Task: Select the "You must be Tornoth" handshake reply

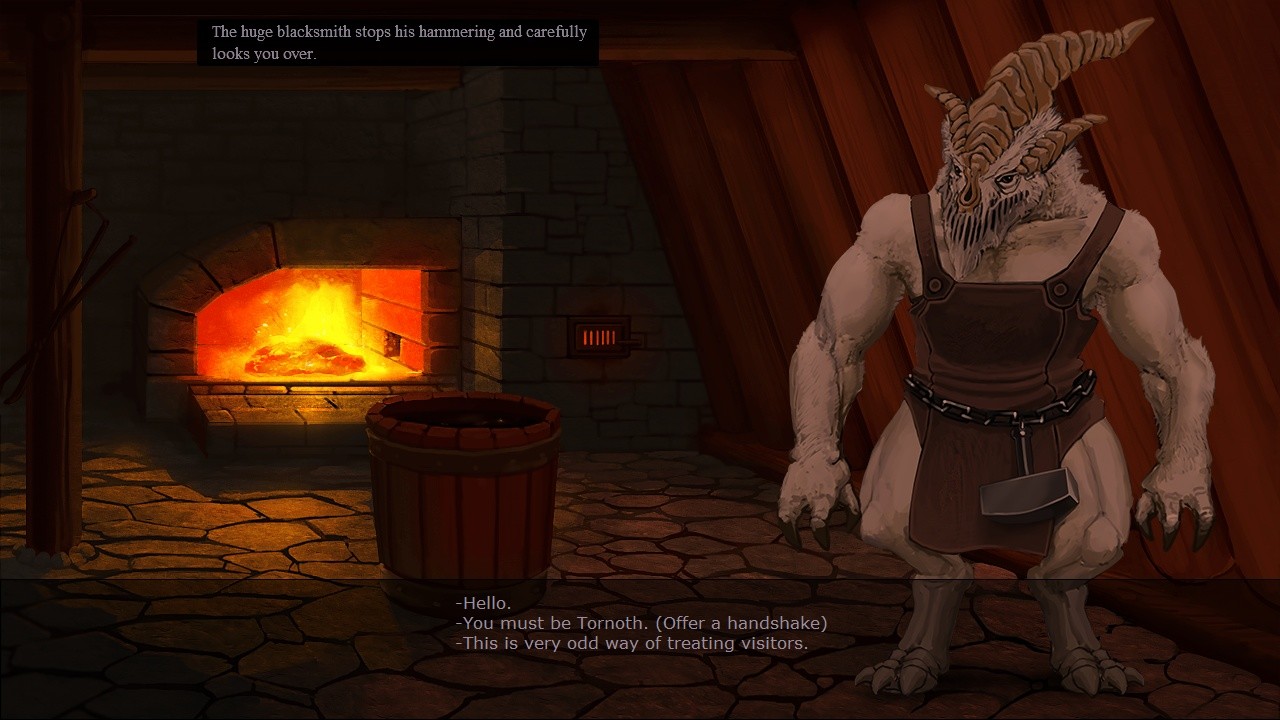Action: click(641, 623)
